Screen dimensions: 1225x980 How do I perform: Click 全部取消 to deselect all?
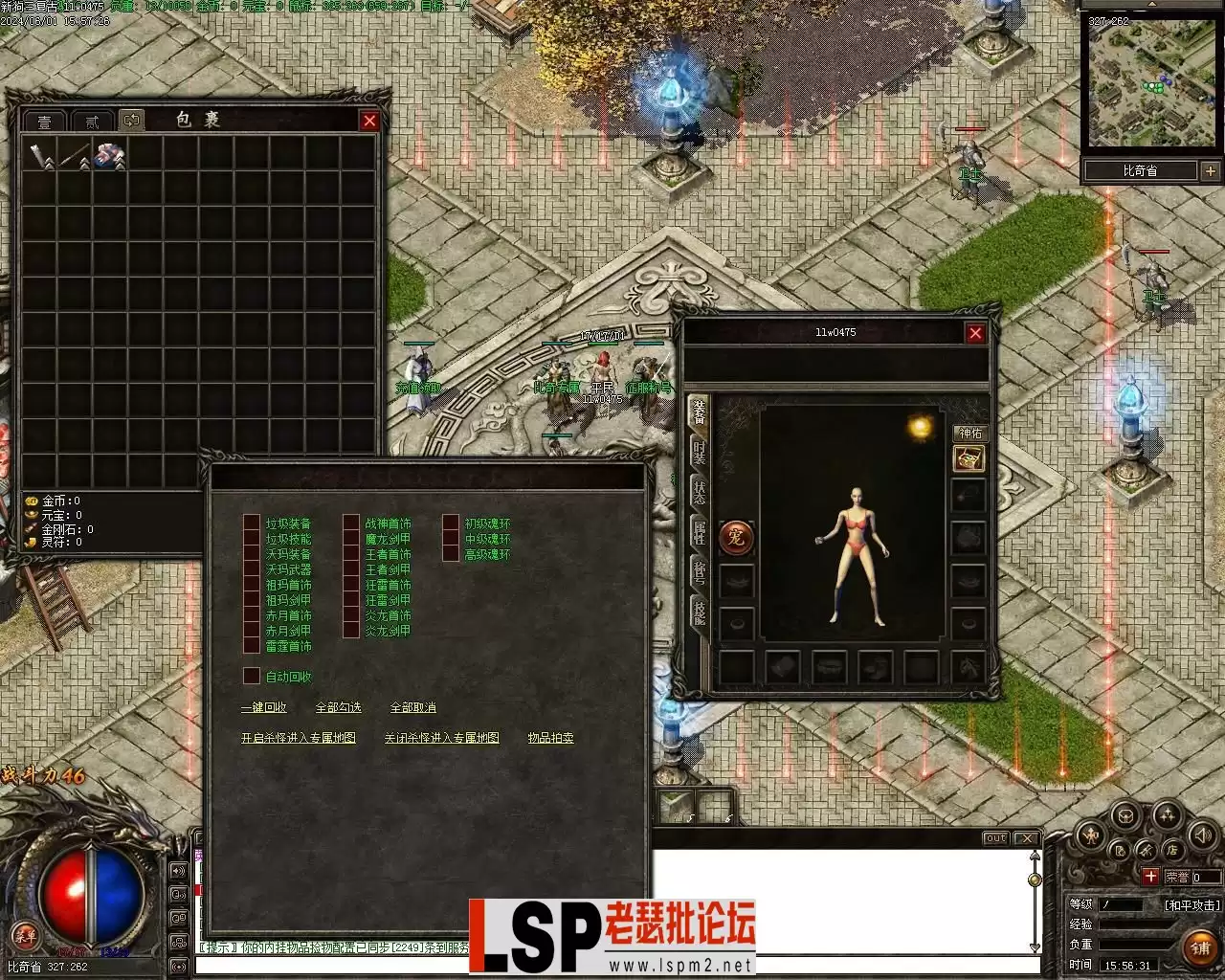point(413,707)
